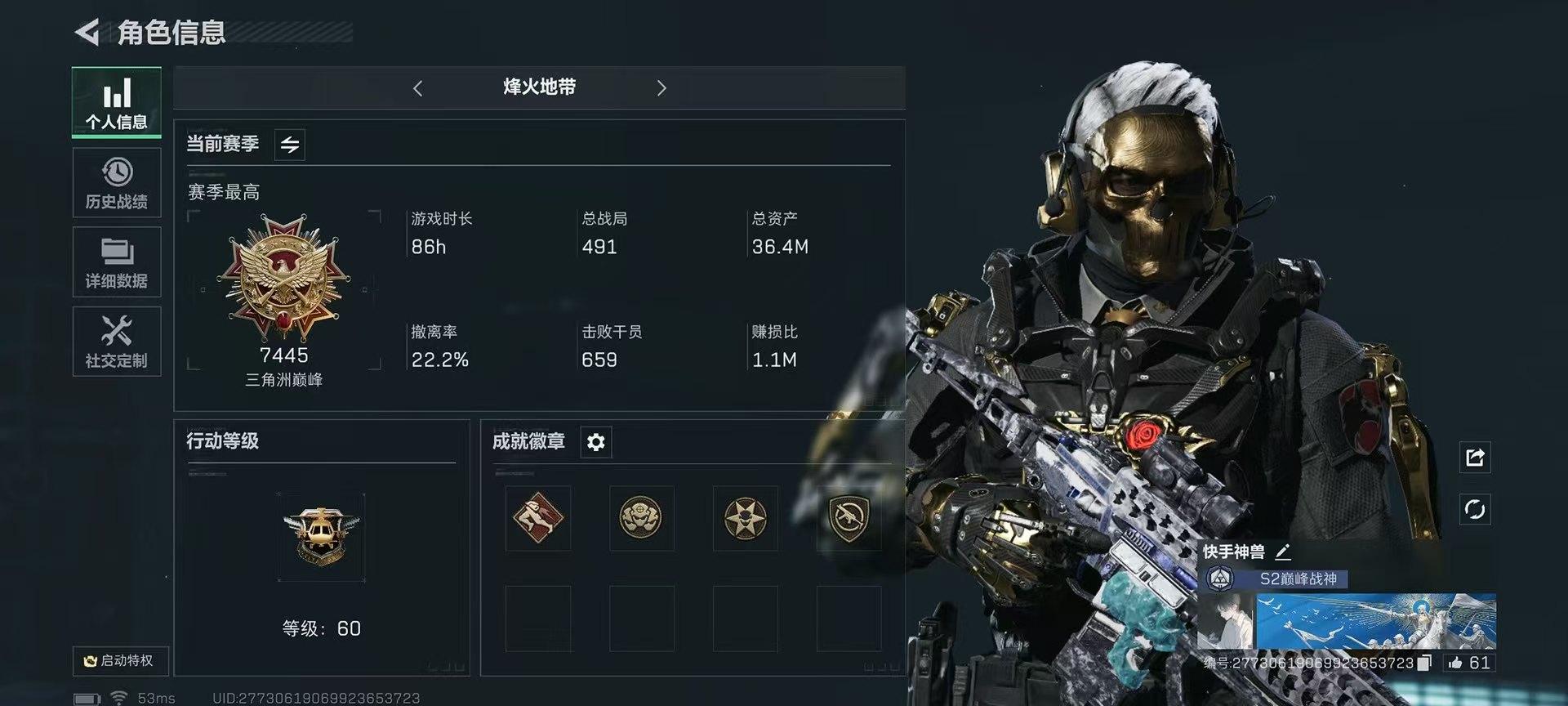Open the 历史战绩 panel

(116, 183)
